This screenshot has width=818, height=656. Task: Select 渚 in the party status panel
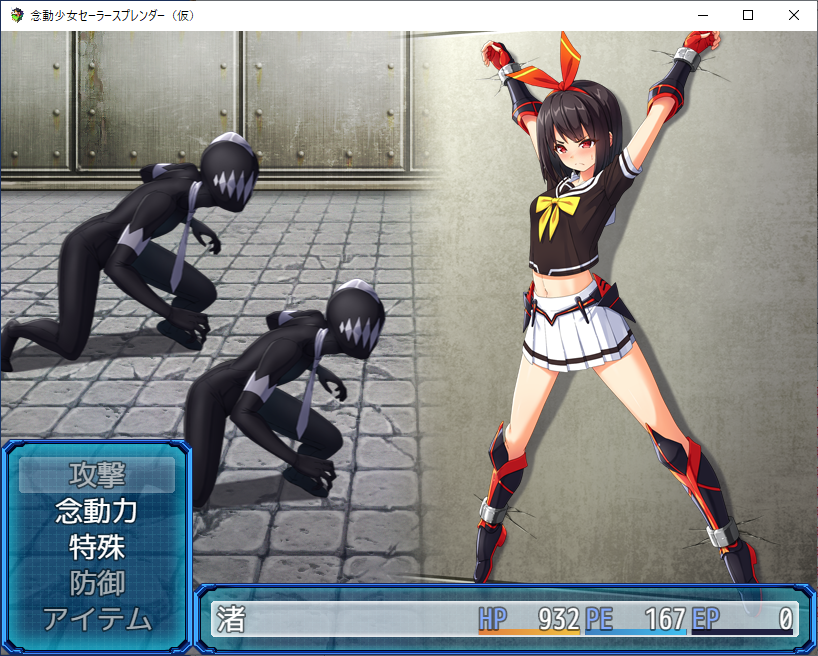[x=232, y=619]
